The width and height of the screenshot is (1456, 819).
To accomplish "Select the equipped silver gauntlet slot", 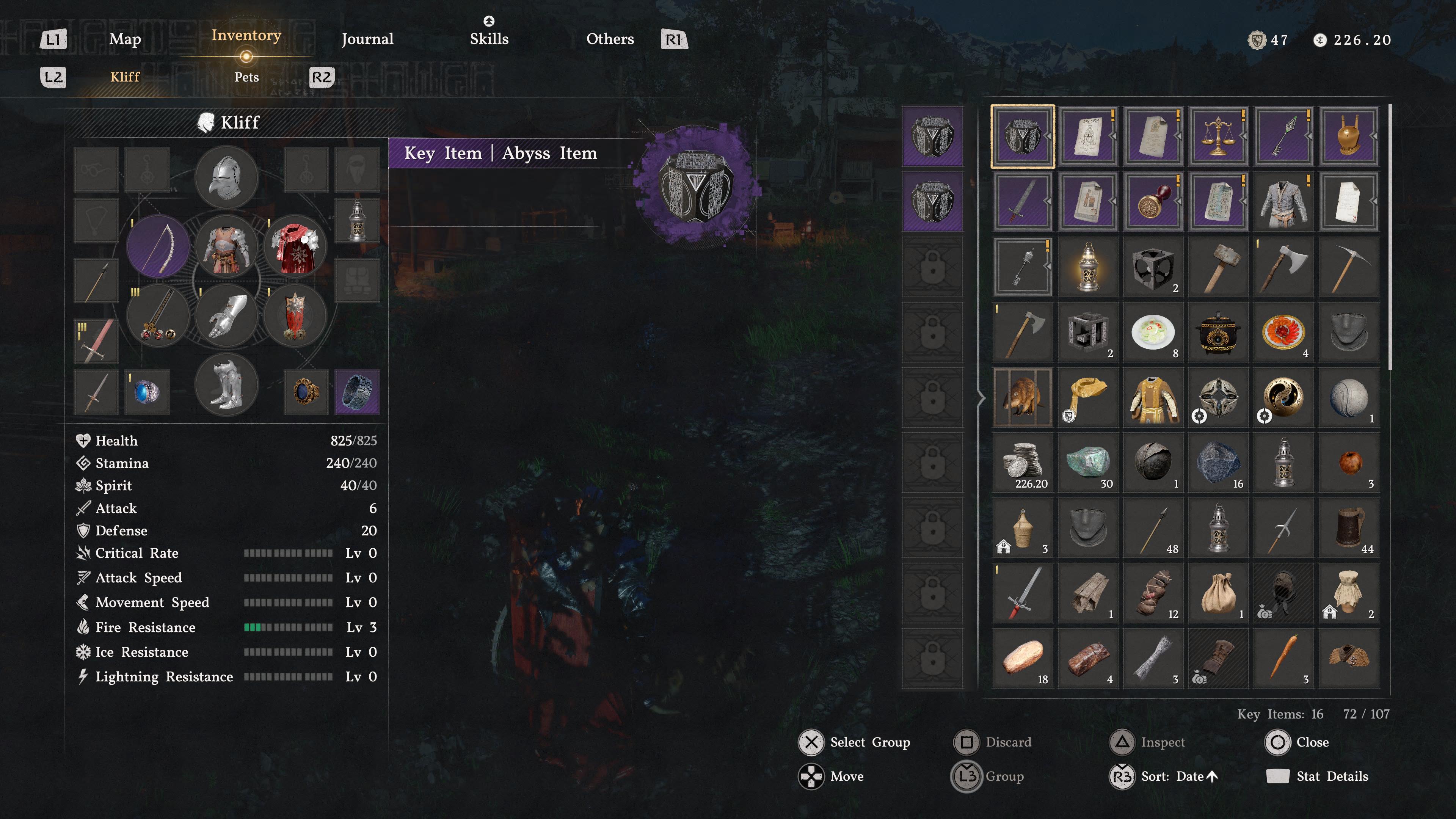I will pyautogui.click(x=226, y=315).
